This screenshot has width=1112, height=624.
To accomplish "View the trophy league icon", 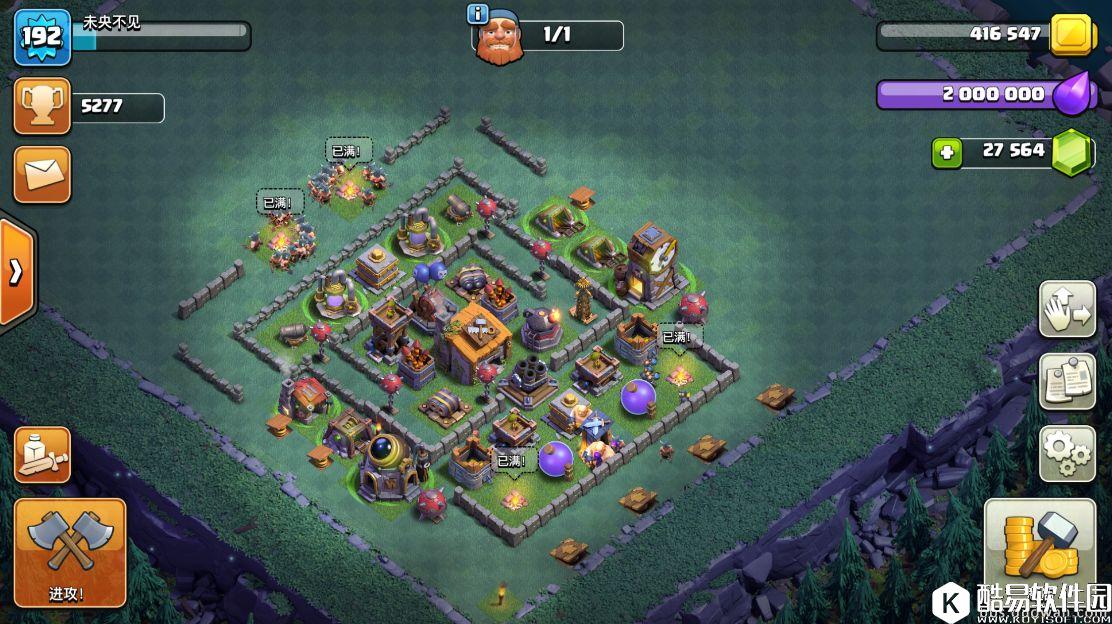I will click(x=42, y=106).
